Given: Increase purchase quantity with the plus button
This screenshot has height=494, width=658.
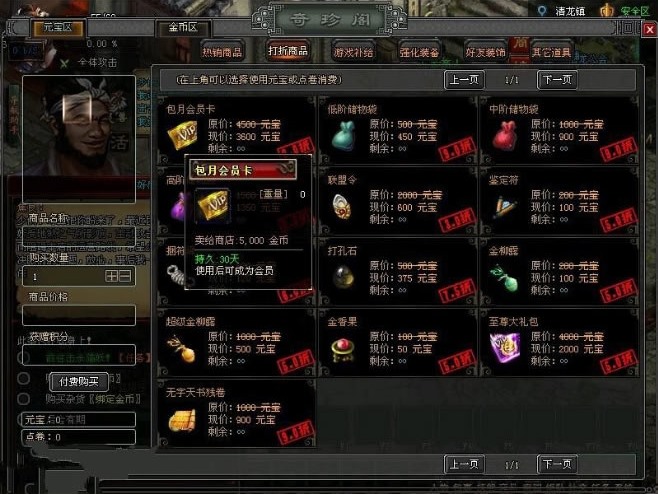Looking at the screenshot, I should point(112,276).
